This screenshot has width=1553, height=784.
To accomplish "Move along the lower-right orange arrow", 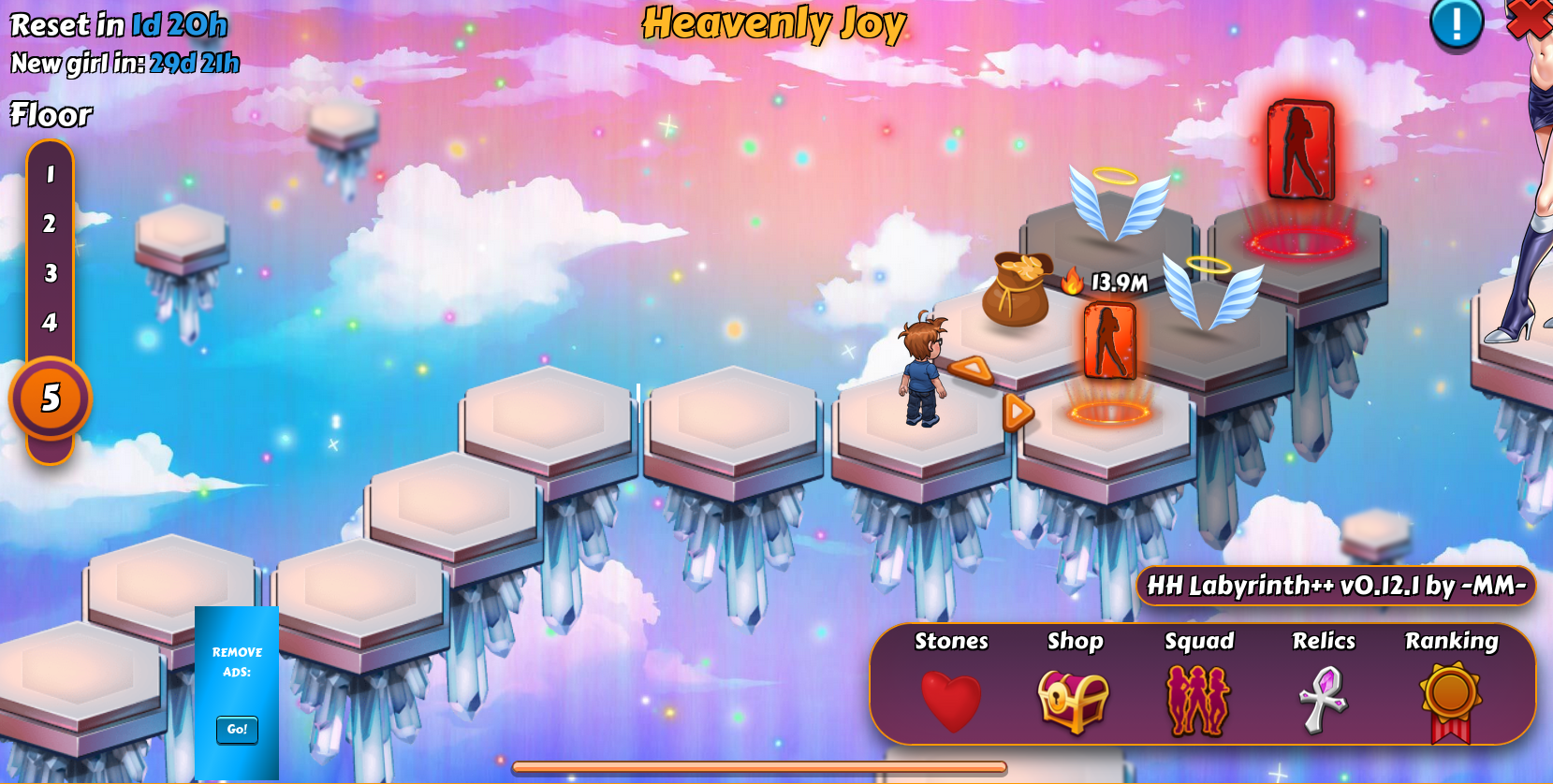I will (x=1017, y=412).
